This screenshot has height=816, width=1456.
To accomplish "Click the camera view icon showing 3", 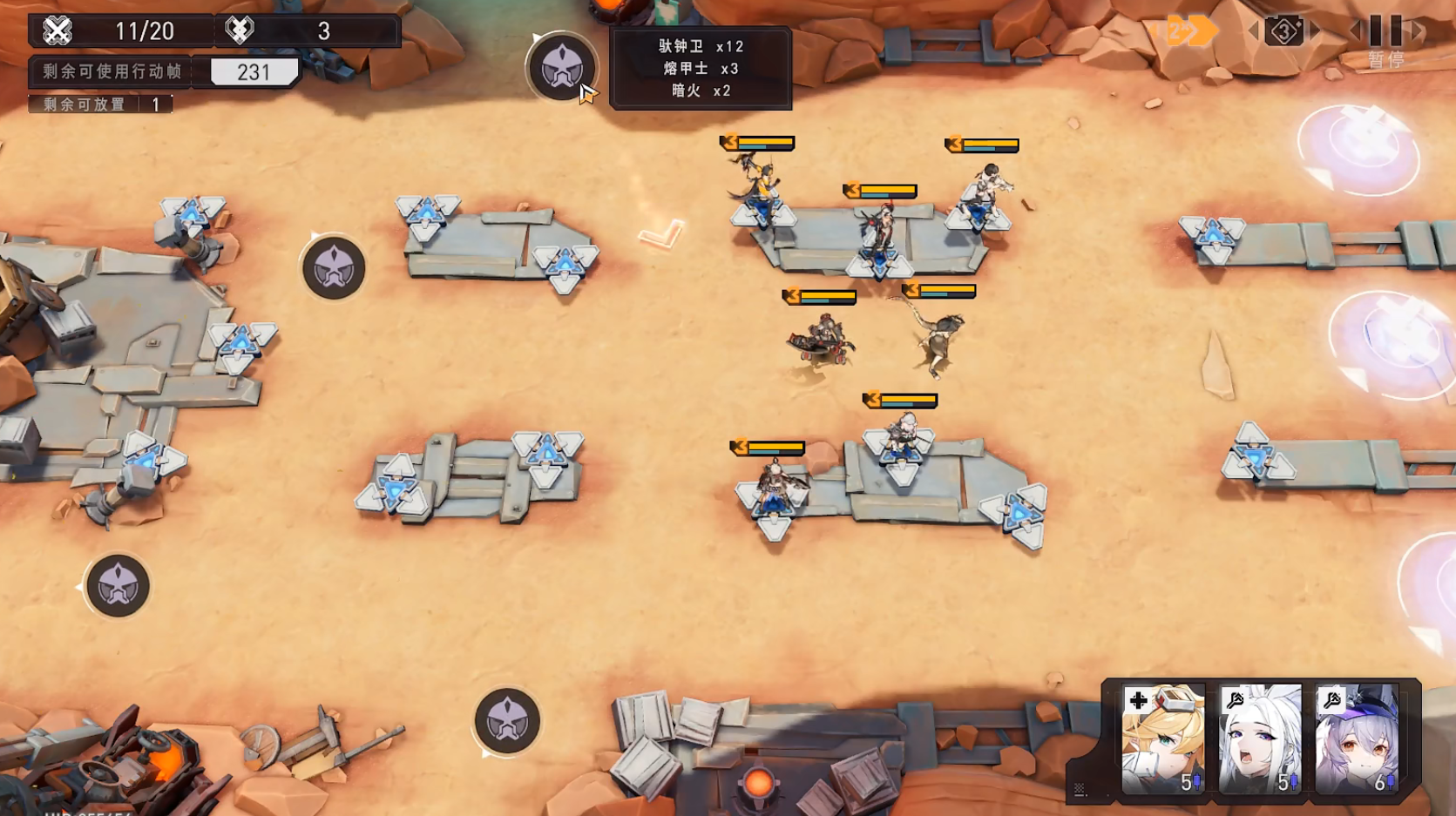I will click(1283, 32).
